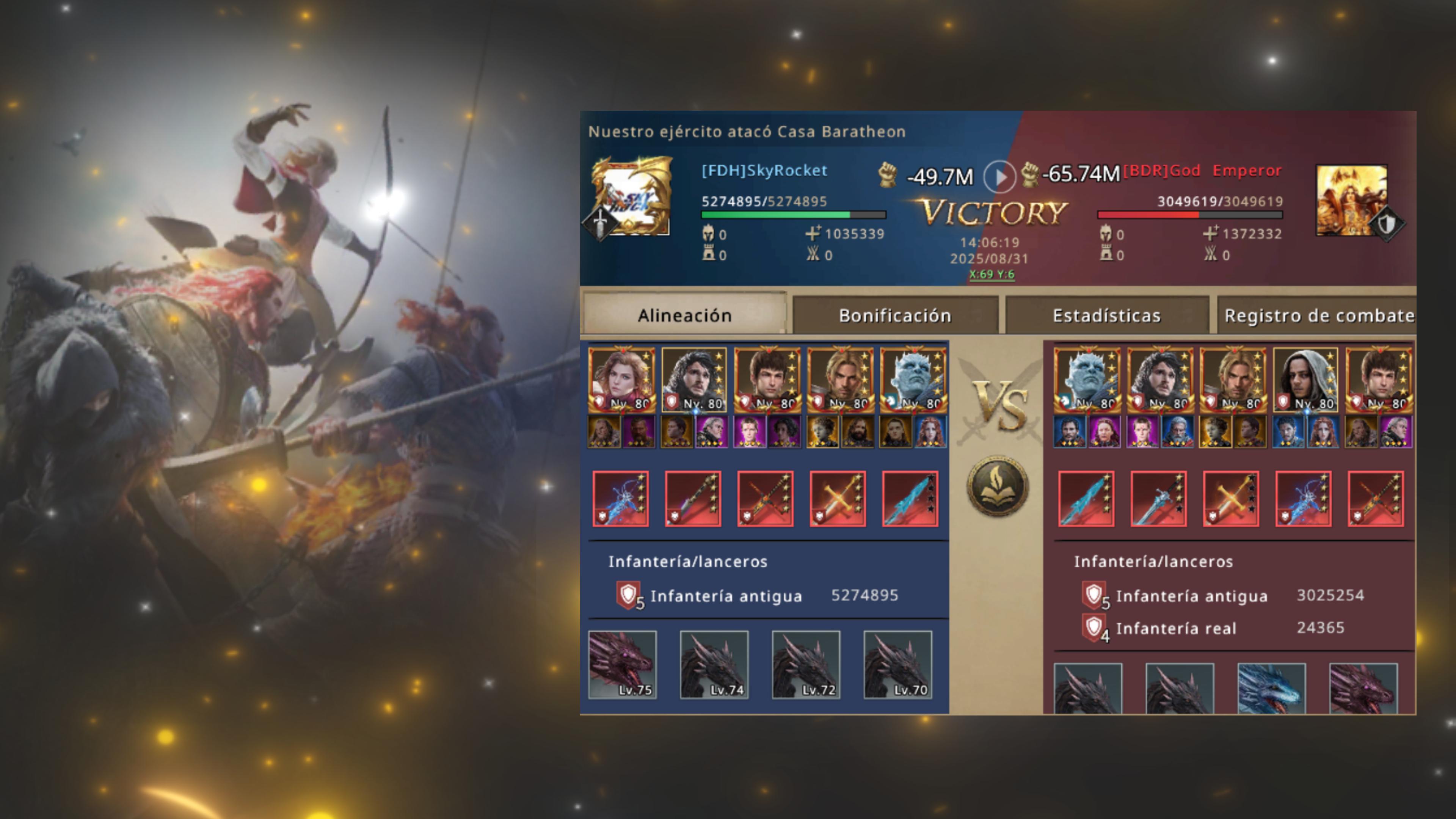Inspect attacker's crossed golden swords weapon

pos(838,499)
